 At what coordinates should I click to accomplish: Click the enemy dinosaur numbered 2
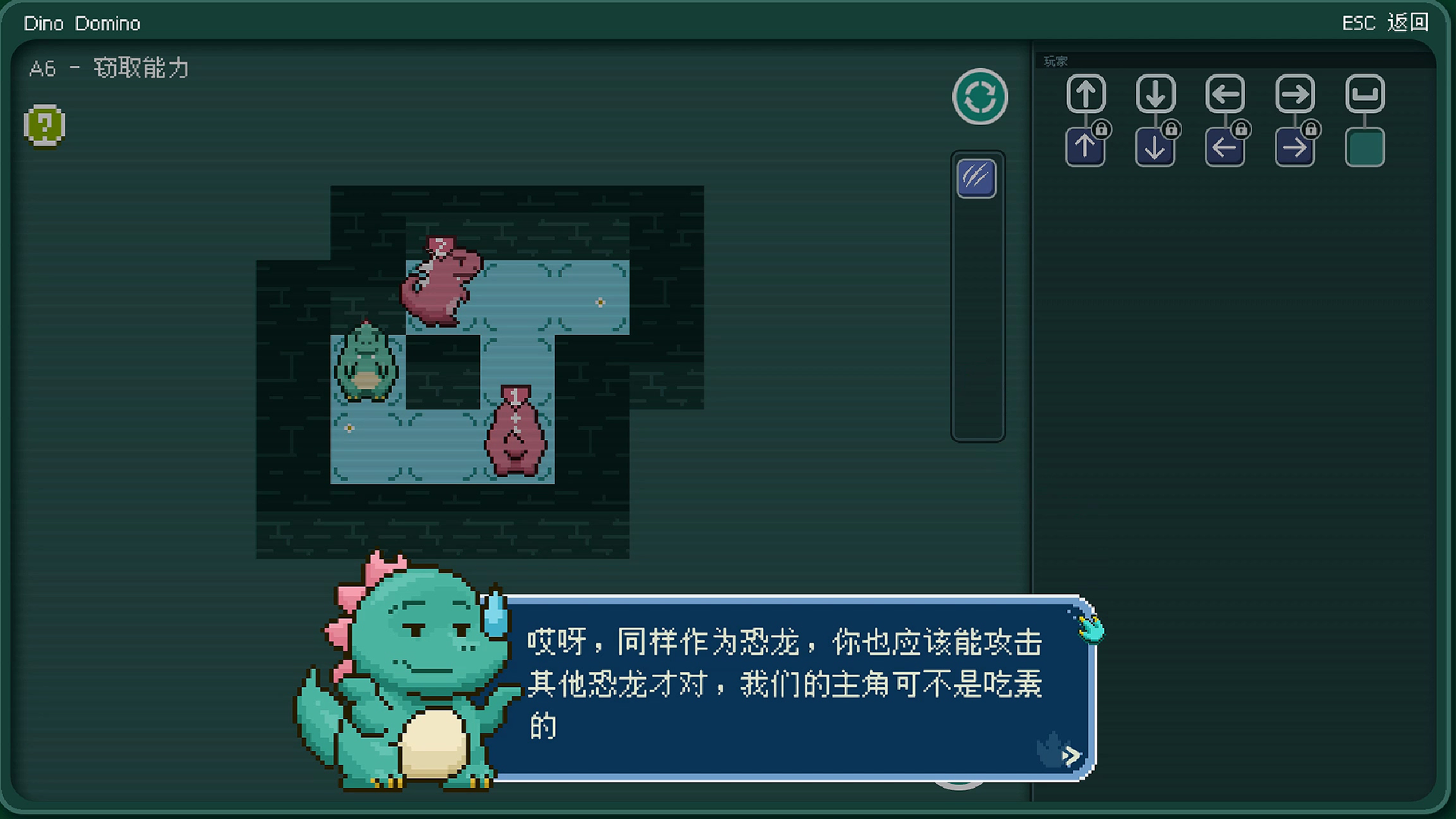[441, 281]
